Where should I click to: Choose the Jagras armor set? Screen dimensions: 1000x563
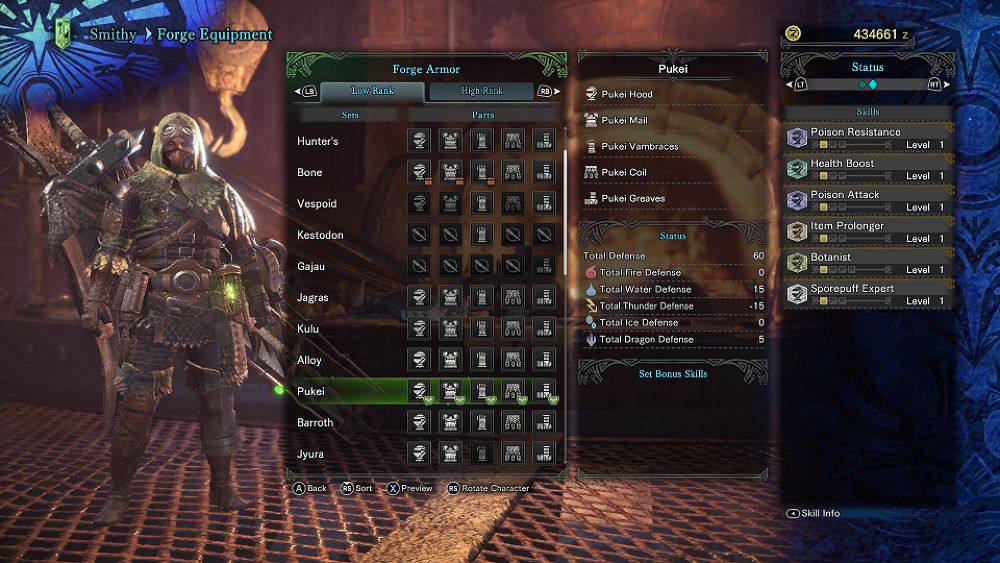314,298
